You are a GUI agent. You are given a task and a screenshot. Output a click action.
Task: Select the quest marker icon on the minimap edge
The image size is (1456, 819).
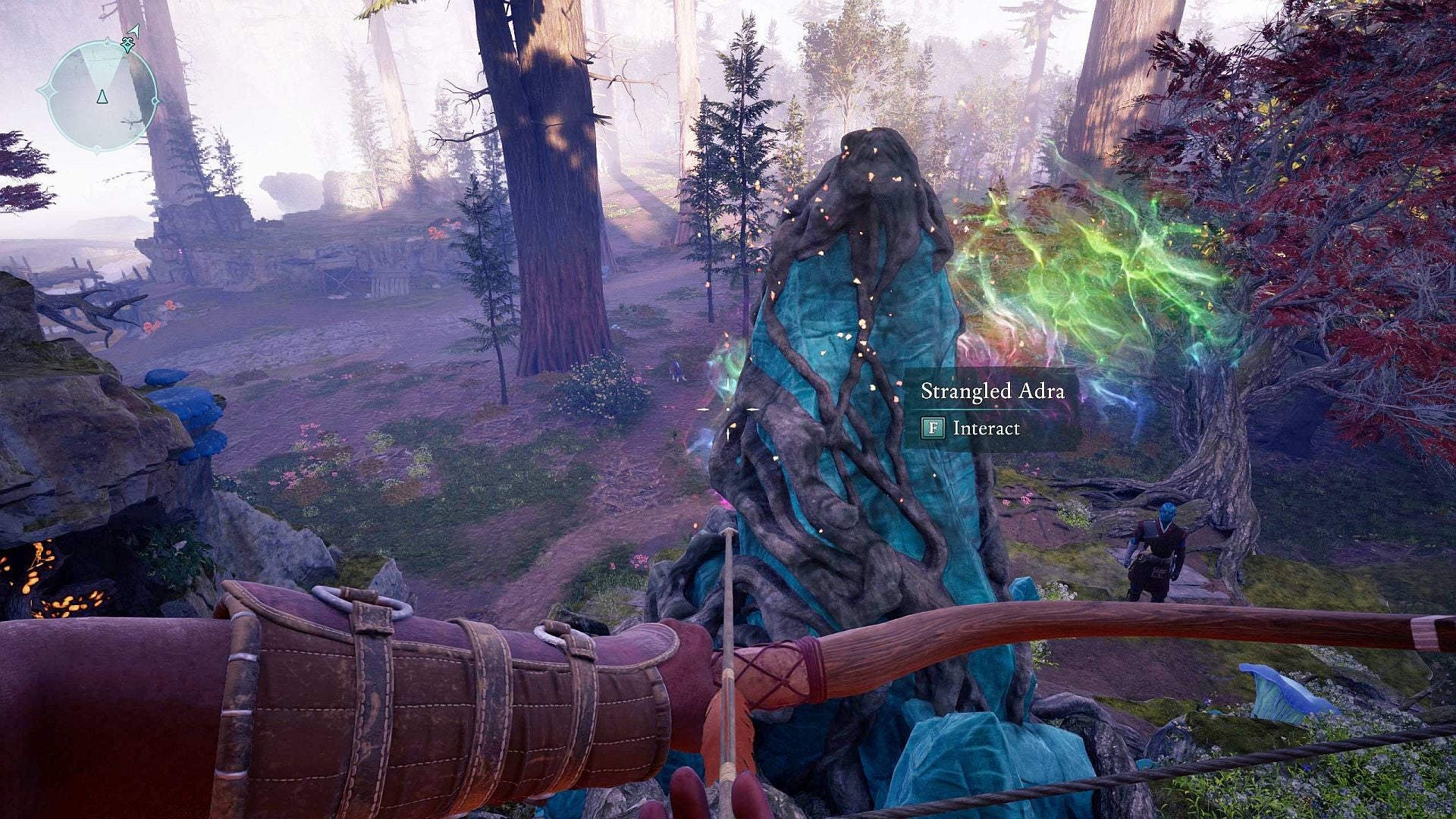127,46
